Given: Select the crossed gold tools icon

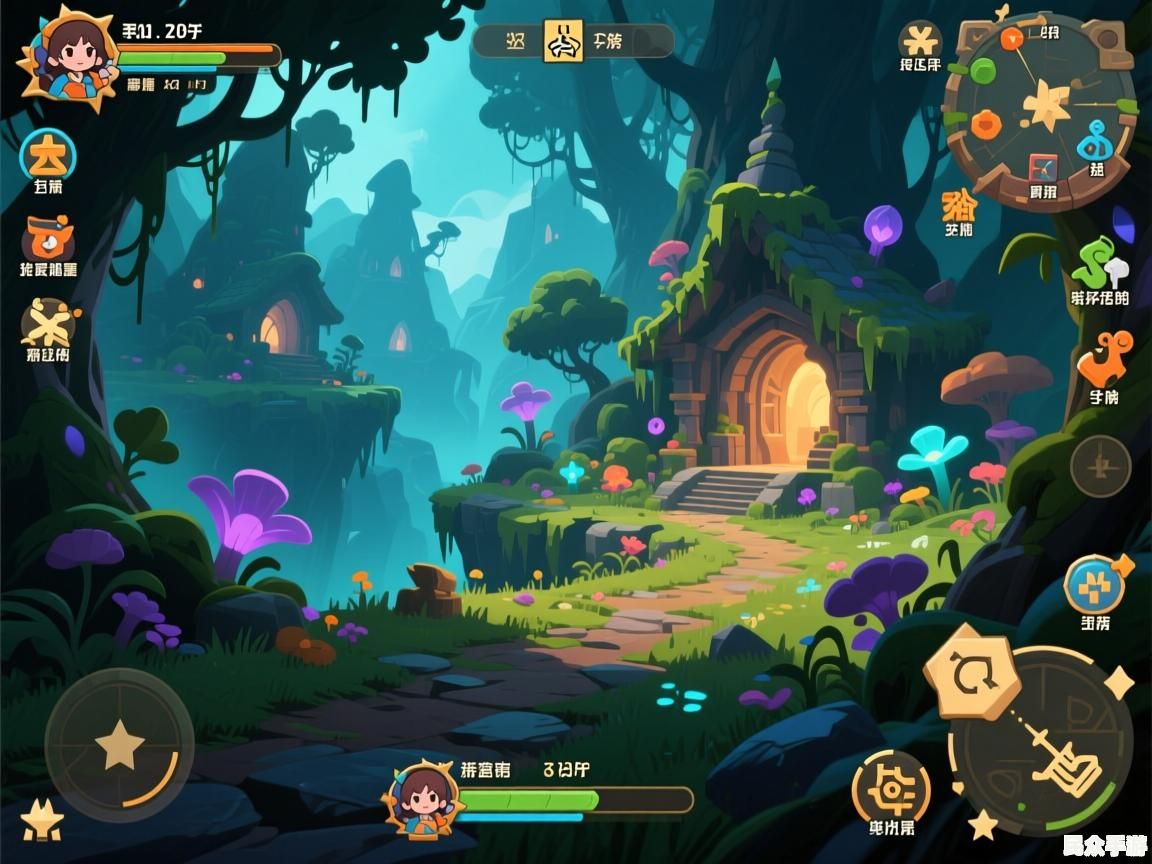Looking at the screenshot, I should tap(47, 323).
